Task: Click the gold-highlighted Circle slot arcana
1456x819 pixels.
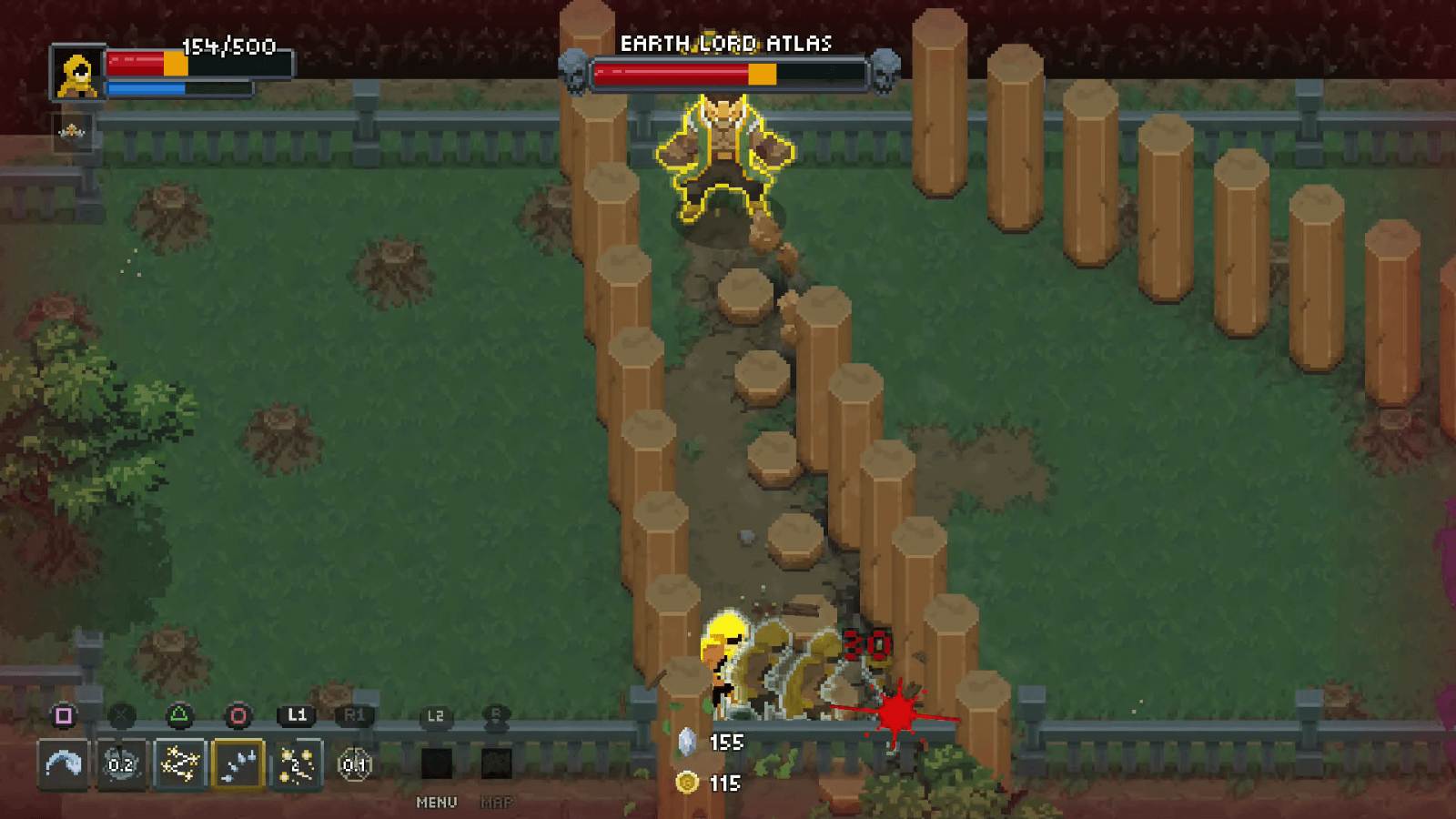Action: [x=238, y=765]
